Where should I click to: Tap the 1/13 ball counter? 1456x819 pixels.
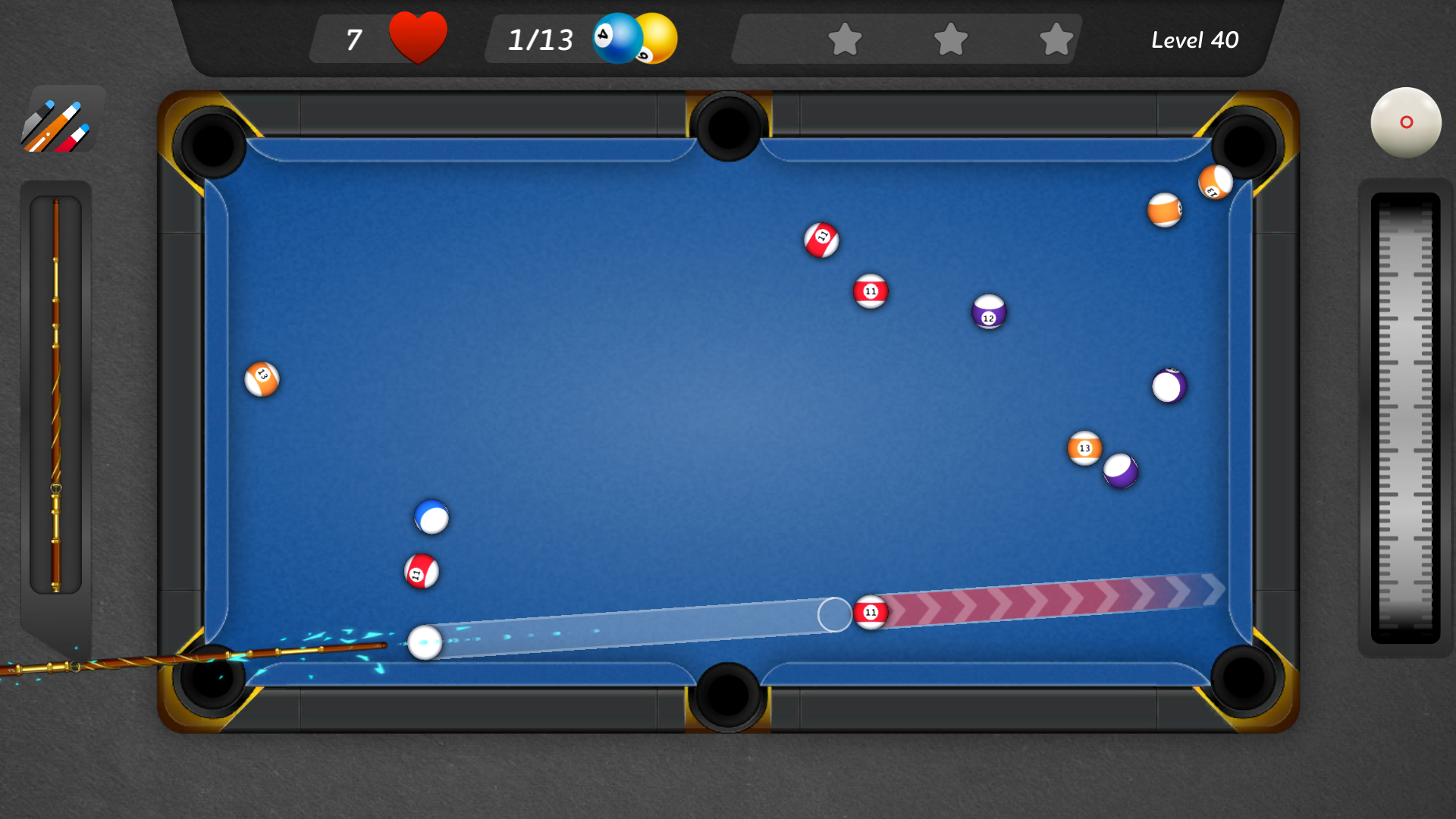click(541, 39)
